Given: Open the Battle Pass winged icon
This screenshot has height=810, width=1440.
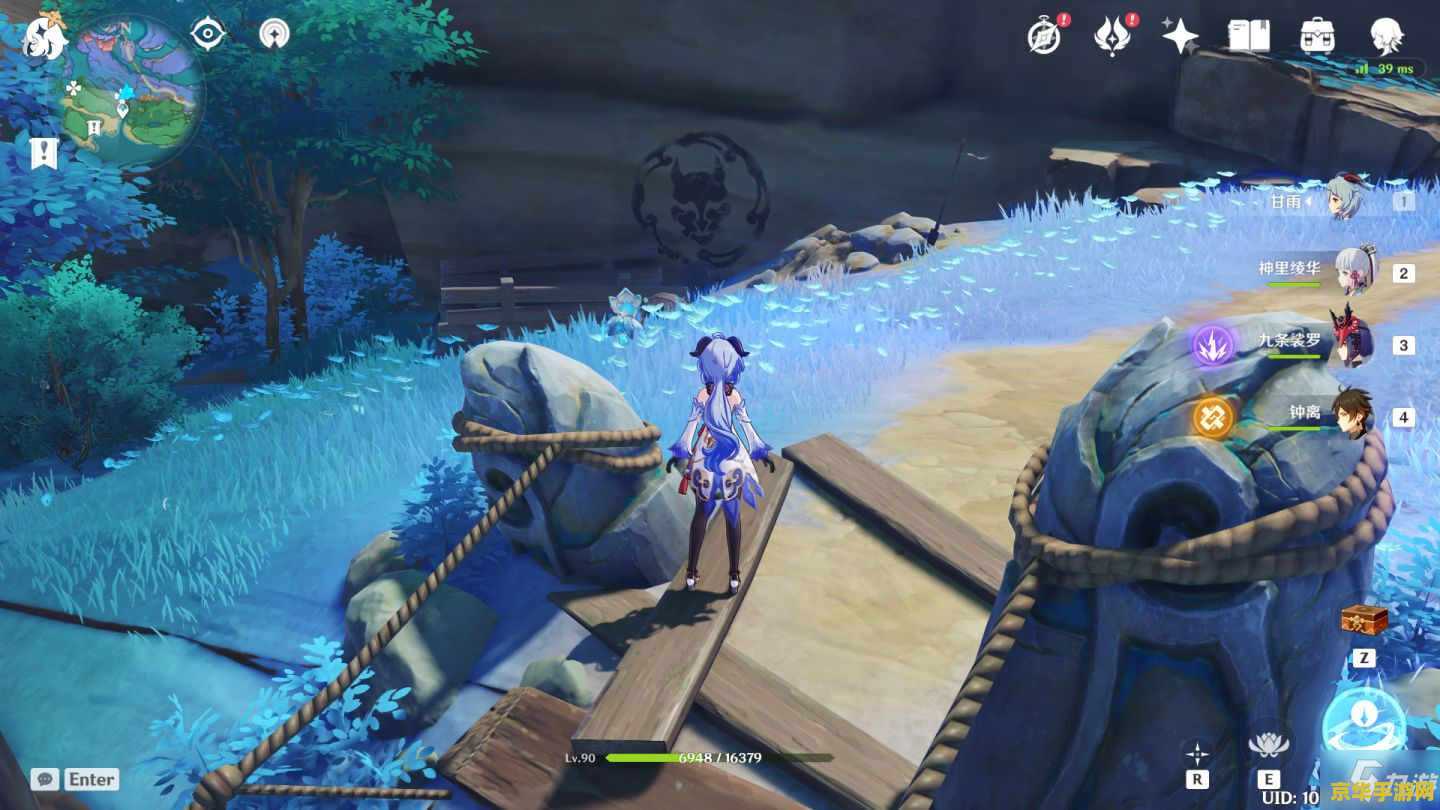Looking at the screenshot, I should 1111,36.
